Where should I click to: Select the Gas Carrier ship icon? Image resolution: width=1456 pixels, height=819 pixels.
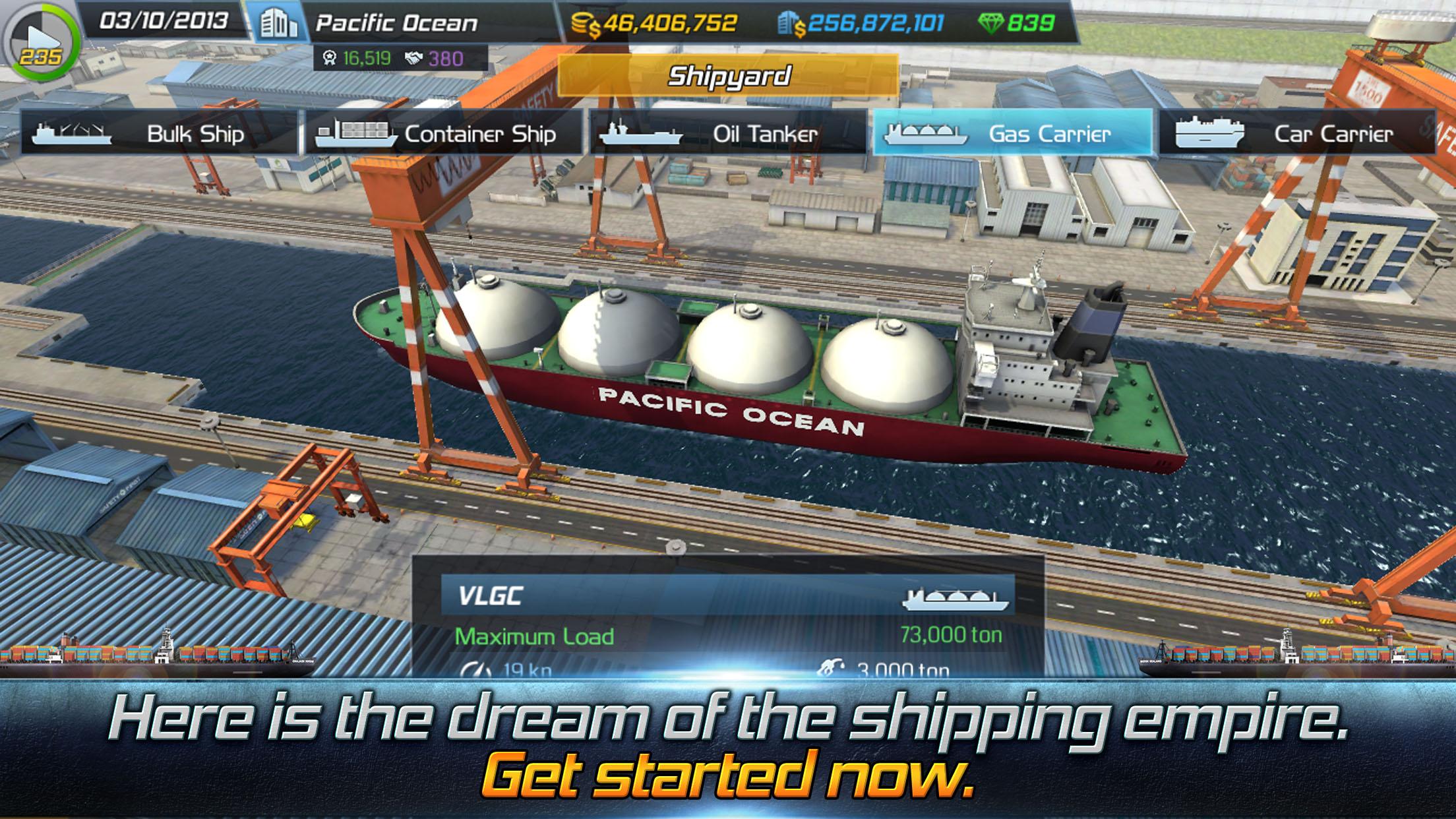pos(925,134)
